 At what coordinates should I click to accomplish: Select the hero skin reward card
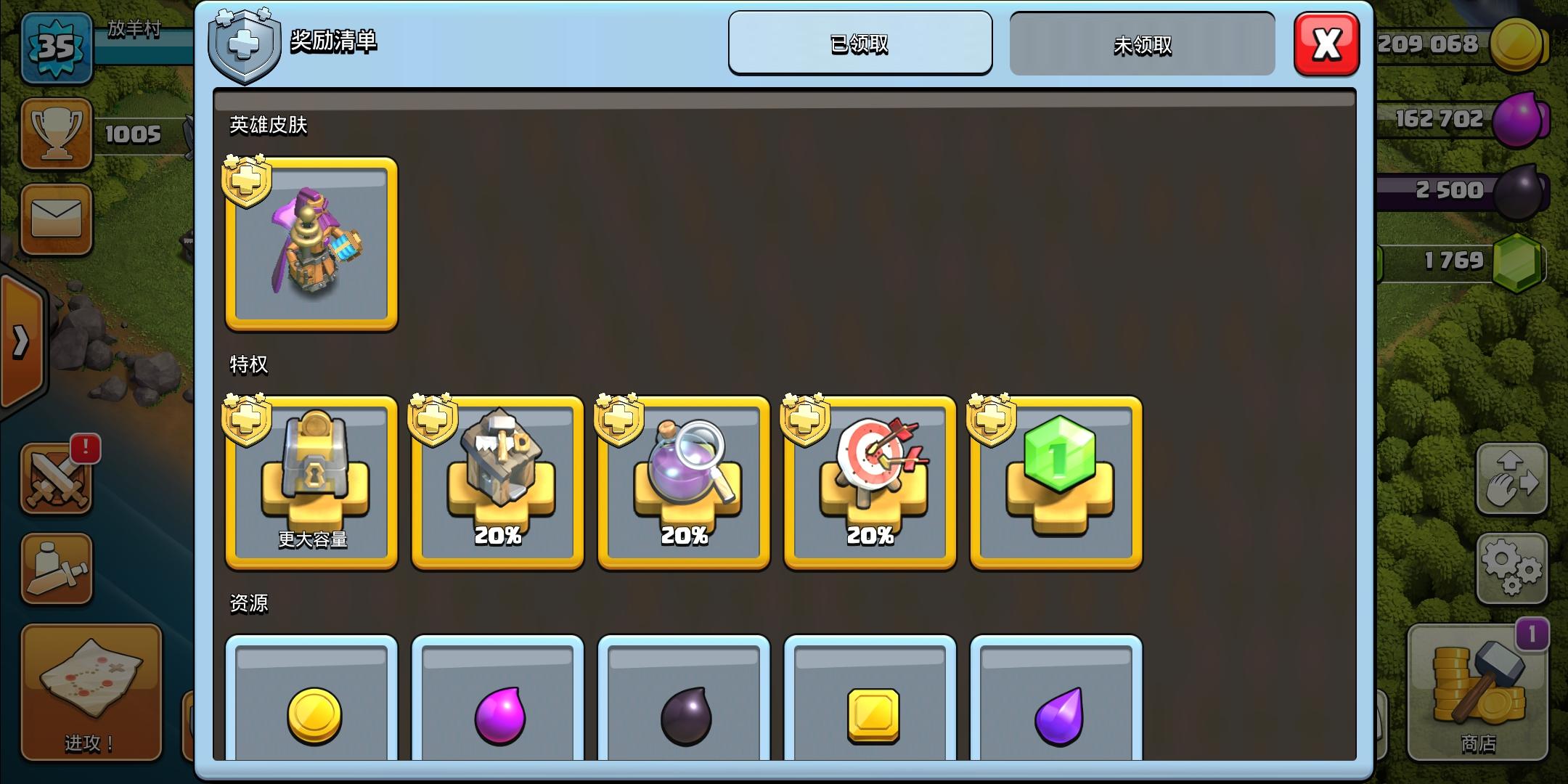point(311,245)
